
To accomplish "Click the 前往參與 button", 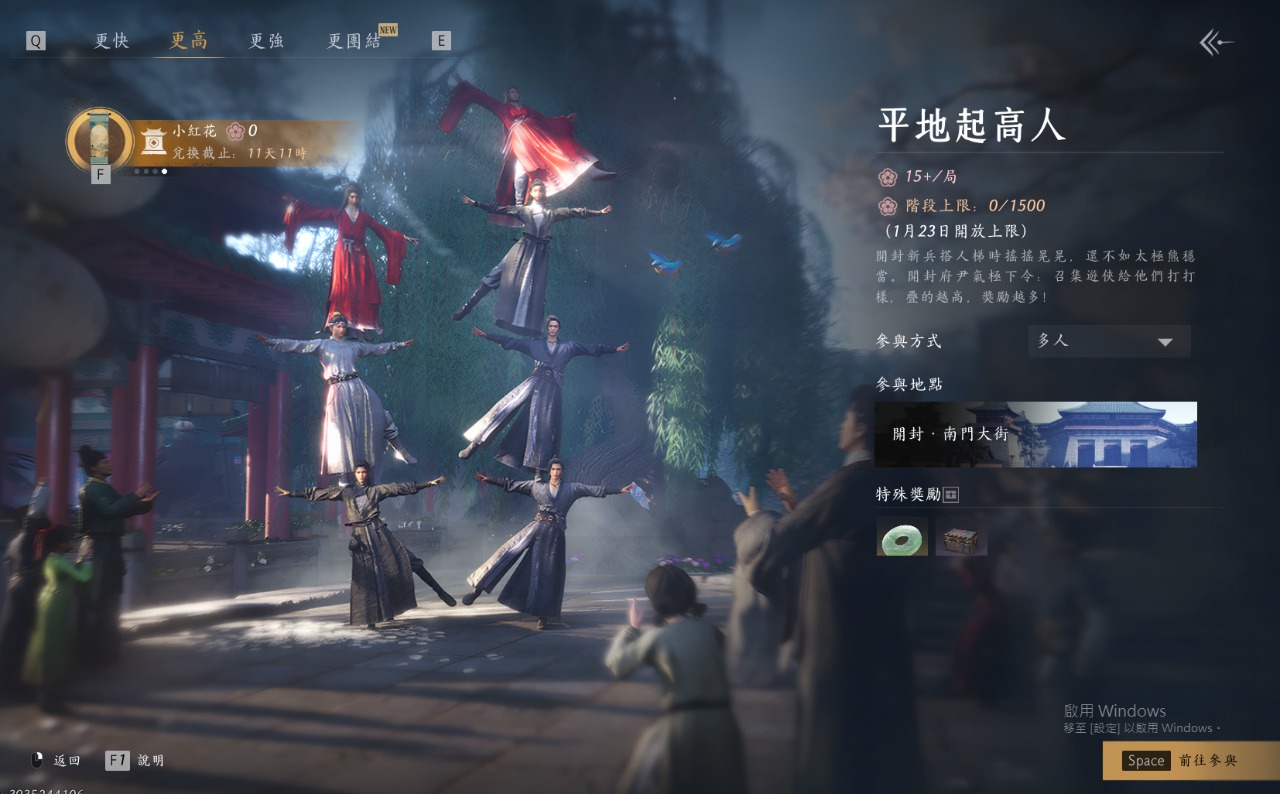I will pos(1190,761).
